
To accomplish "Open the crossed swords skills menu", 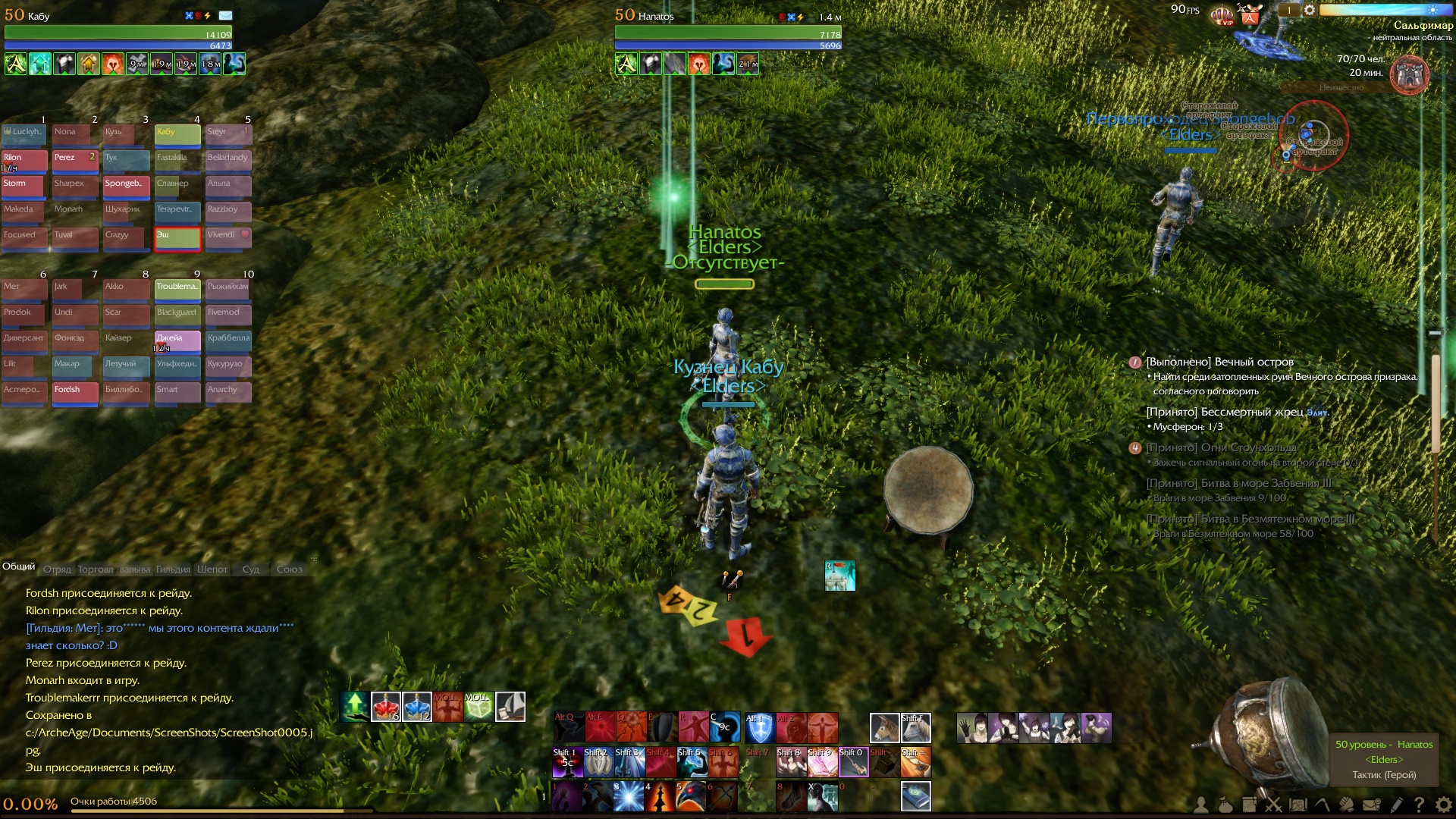I will pos(1273,805).
